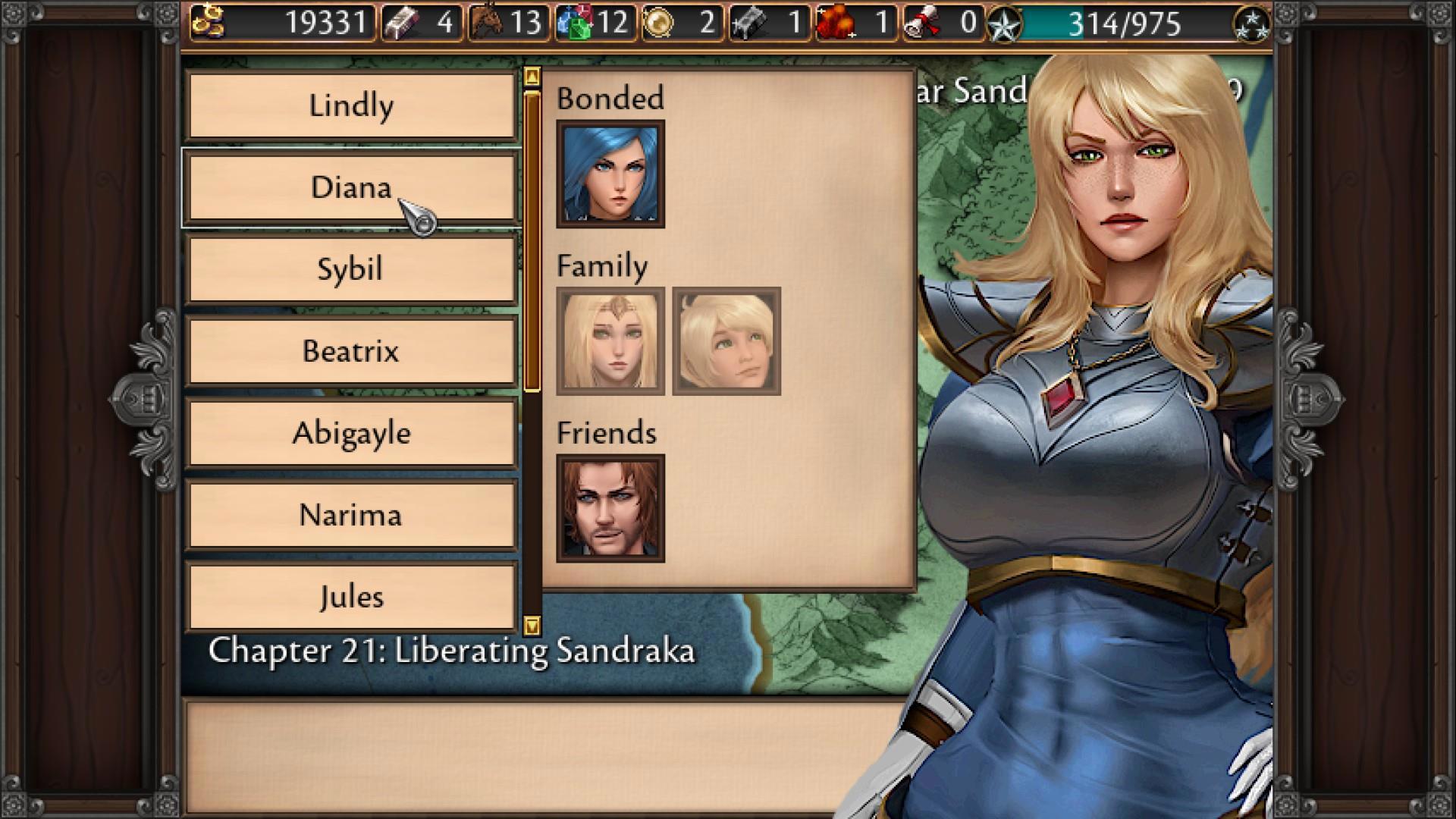Select Lindly from the character list
Screen dimensions: 1456x819
point(351,105)
